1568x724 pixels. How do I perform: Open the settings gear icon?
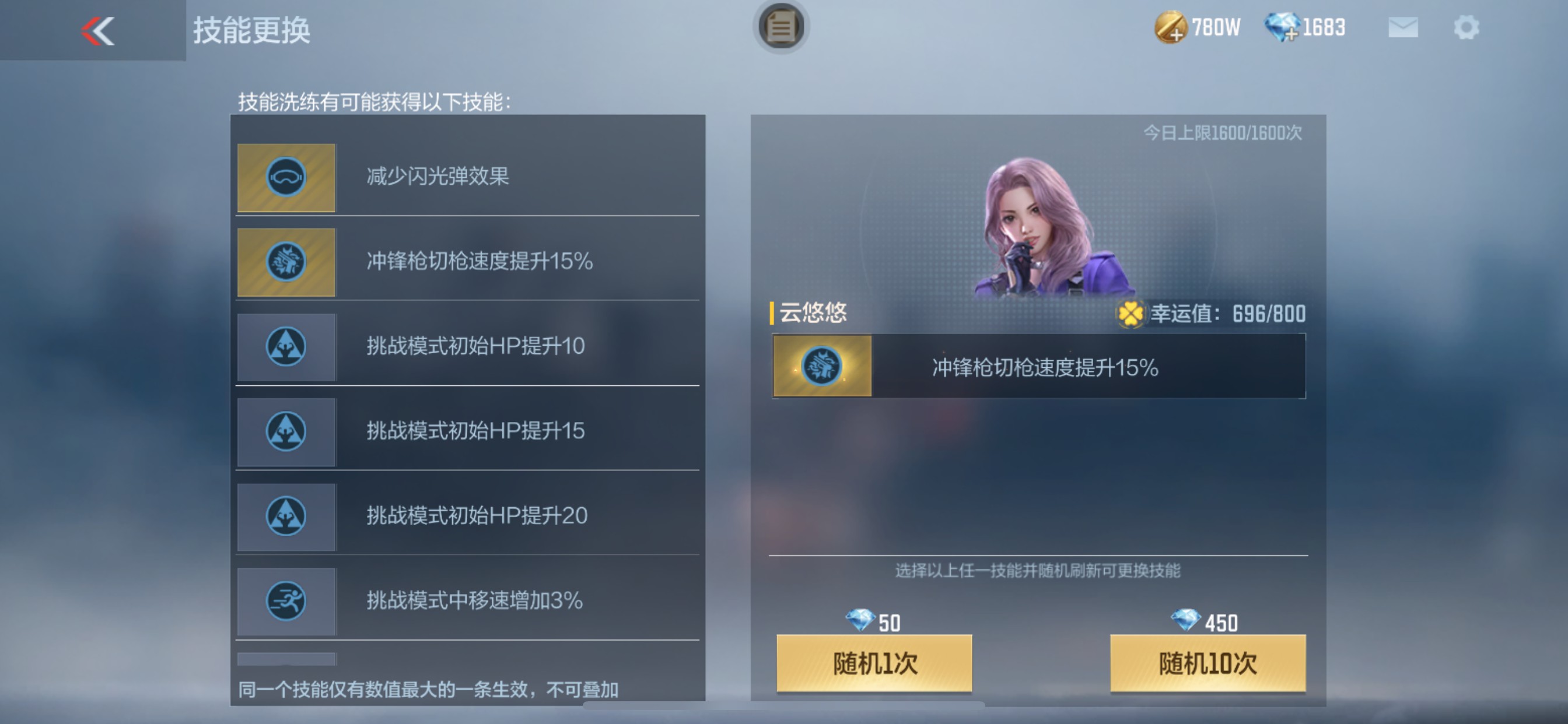click(1467, 27)
